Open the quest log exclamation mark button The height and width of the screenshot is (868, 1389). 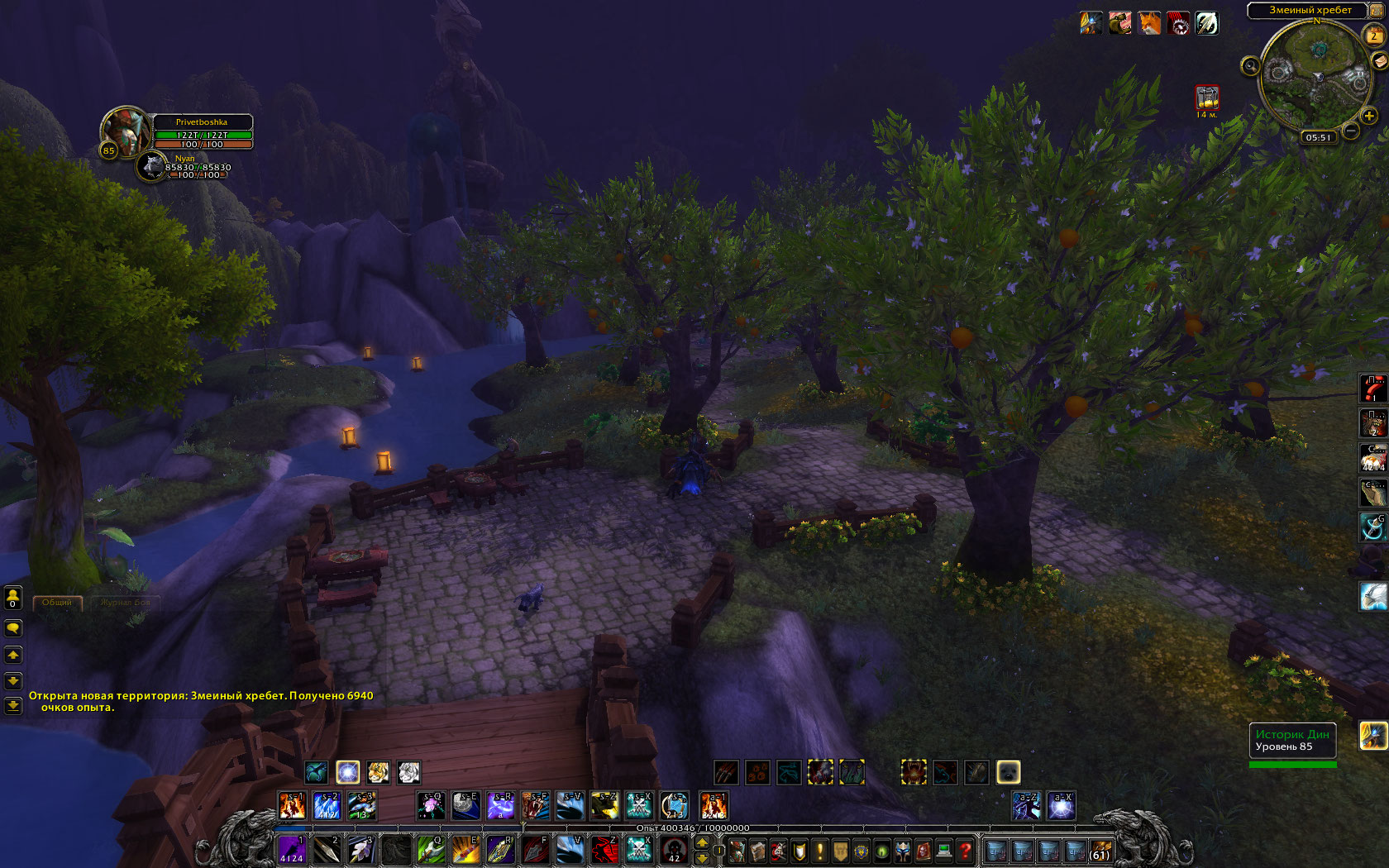[820, 851]
